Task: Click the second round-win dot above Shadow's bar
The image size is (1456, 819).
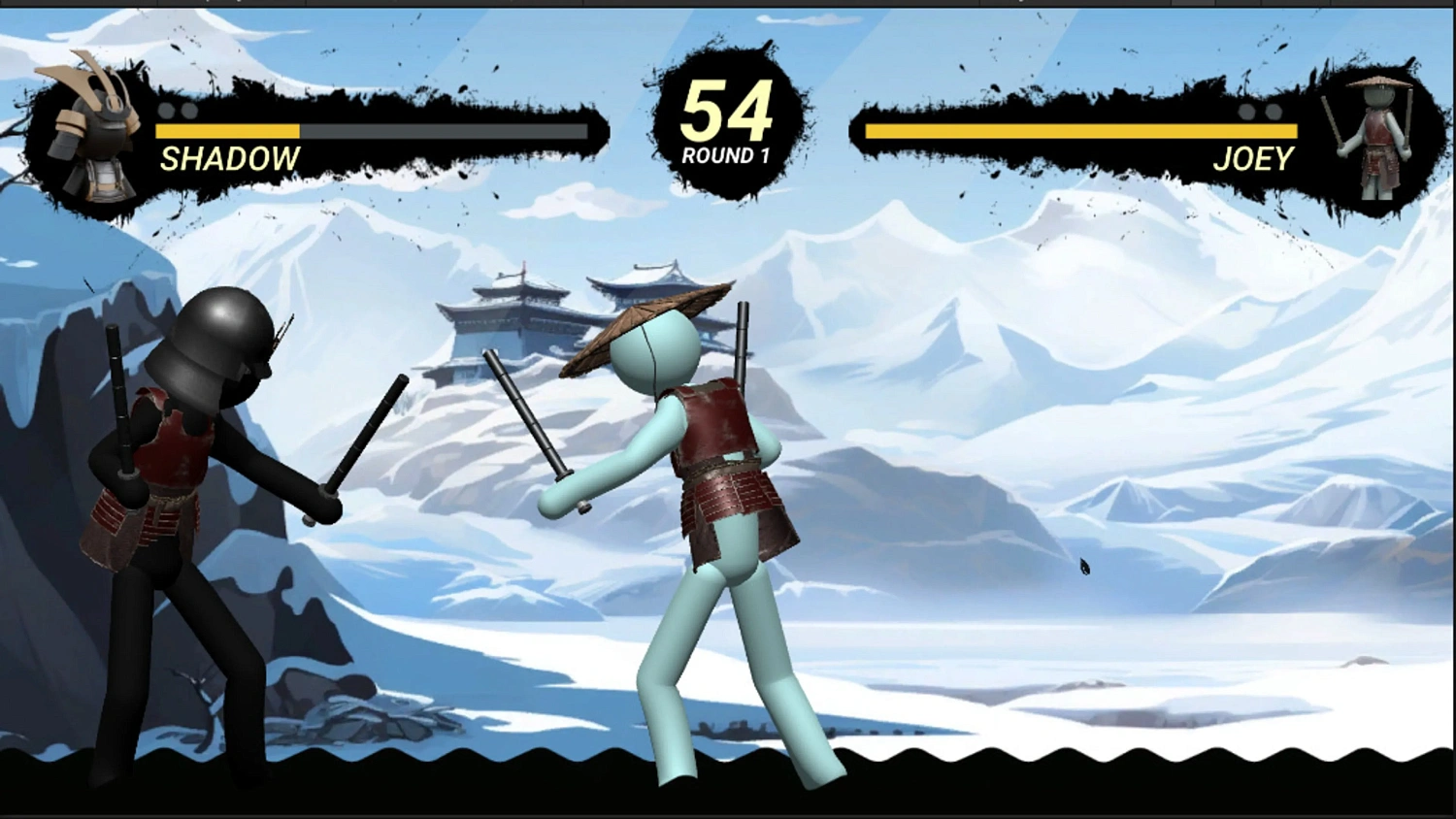Action: coord(188,113)
